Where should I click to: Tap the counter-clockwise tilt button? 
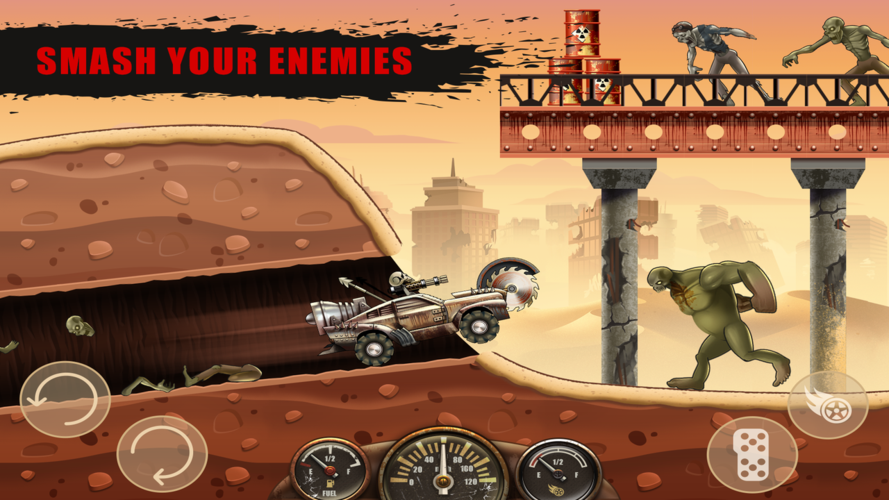pyautogui.click(x=65, y=399)
